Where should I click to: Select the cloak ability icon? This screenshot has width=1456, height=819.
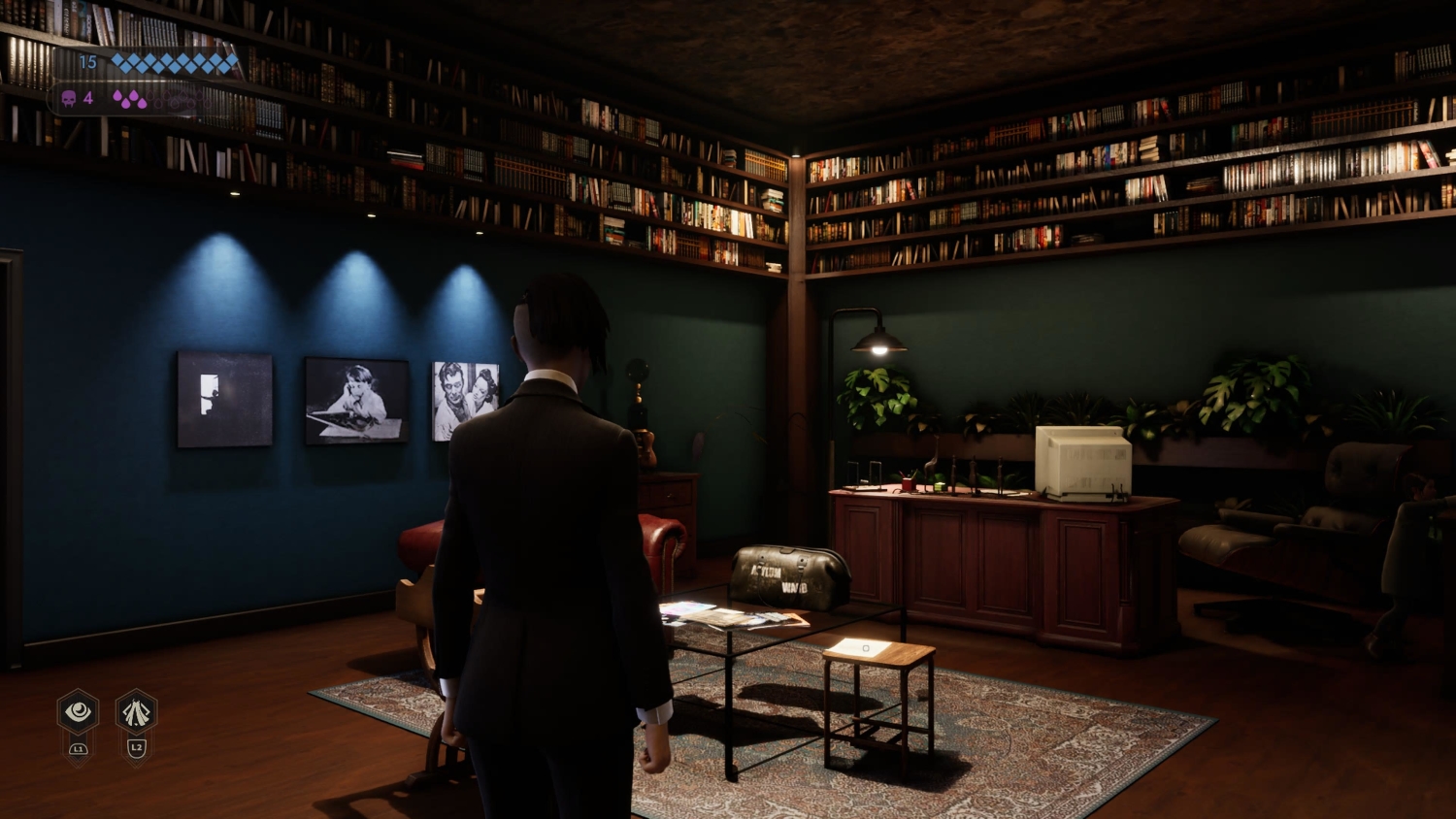tap(136, 712)
